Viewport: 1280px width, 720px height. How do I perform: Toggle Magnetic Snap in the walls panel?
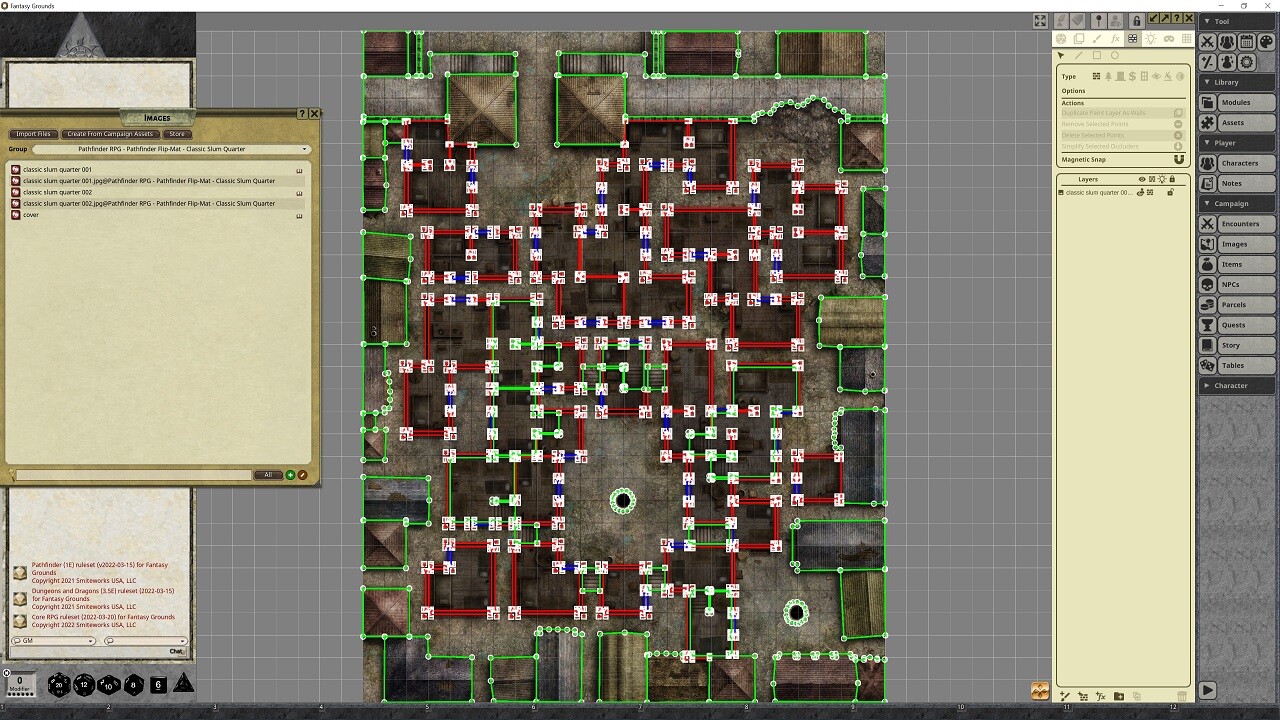1179,159
